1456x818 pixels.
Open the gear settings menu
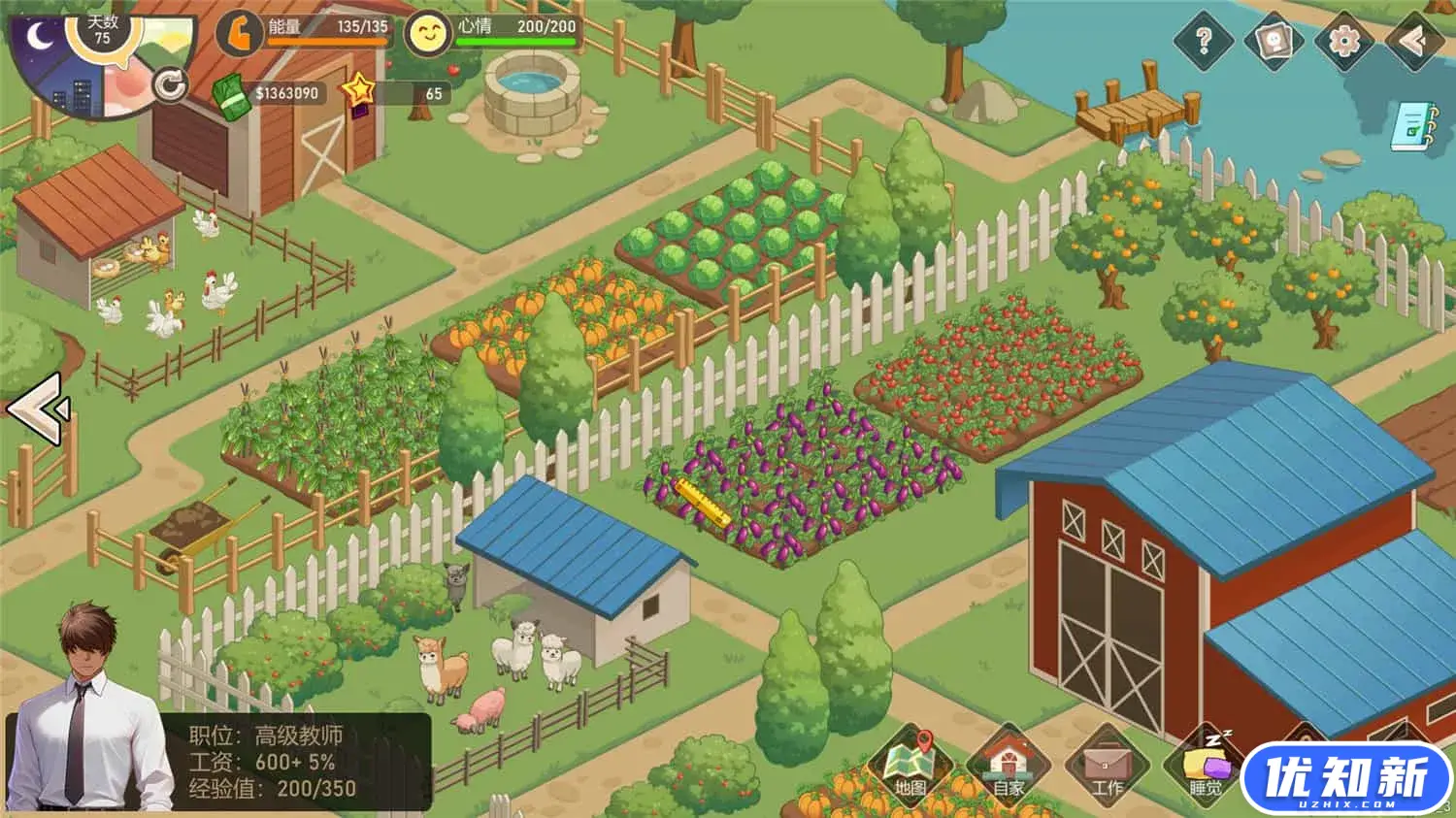1343,41
